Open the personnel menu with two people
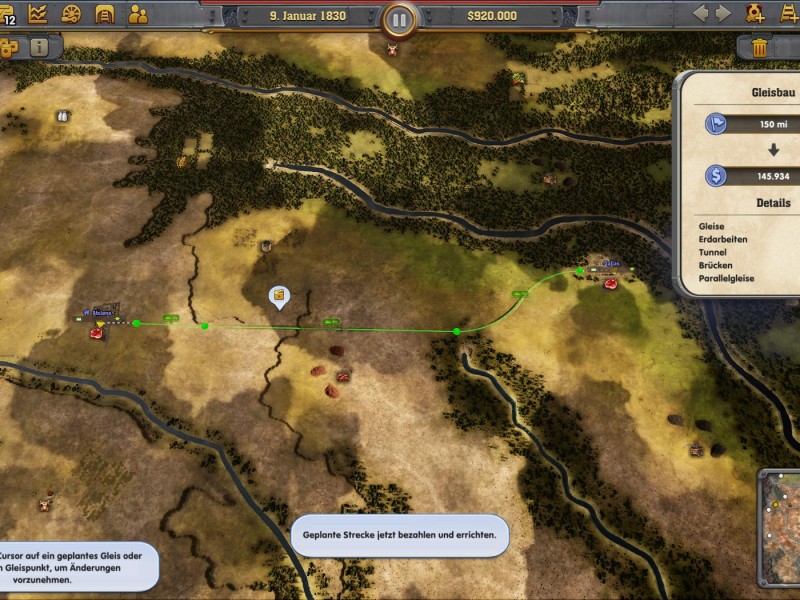The image size is (800, 600). [138, 14]
